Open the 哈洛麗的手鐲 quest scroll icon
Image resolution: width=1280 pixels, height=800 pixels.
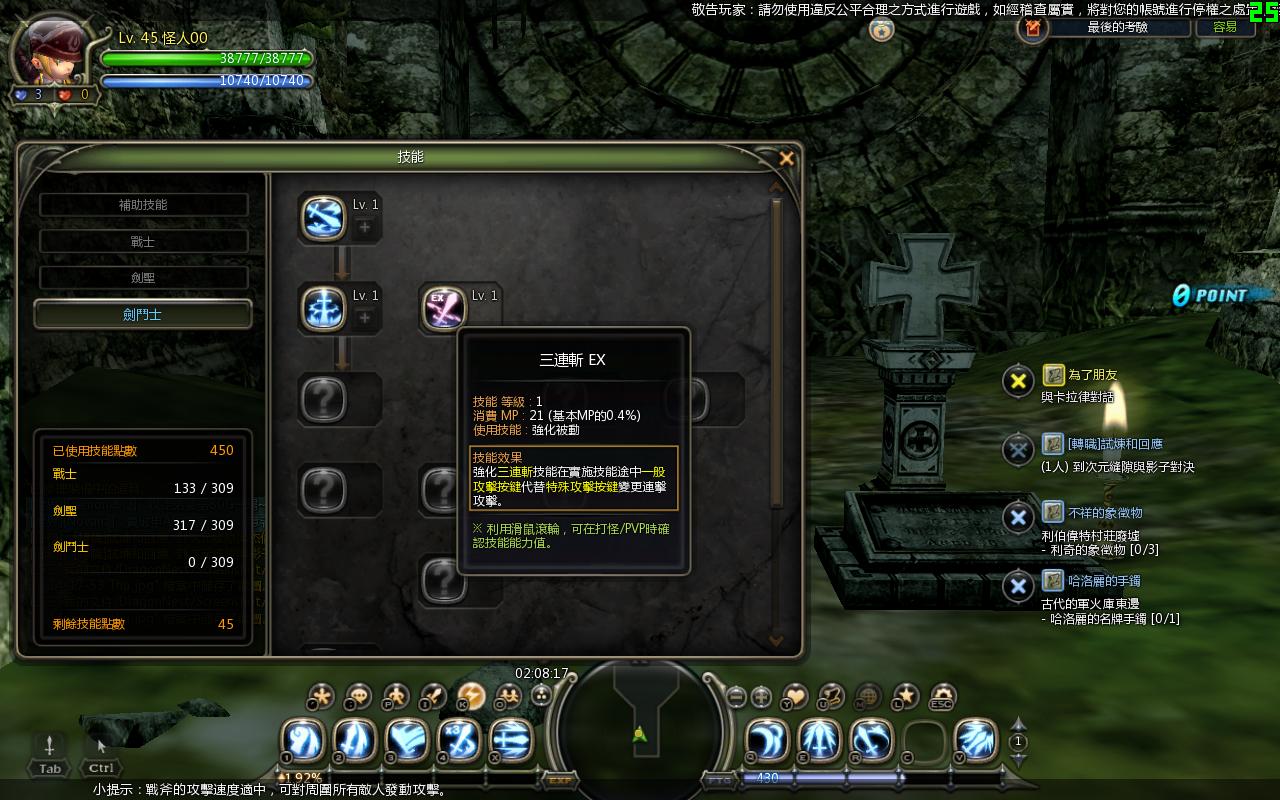tap(1053, 580)
